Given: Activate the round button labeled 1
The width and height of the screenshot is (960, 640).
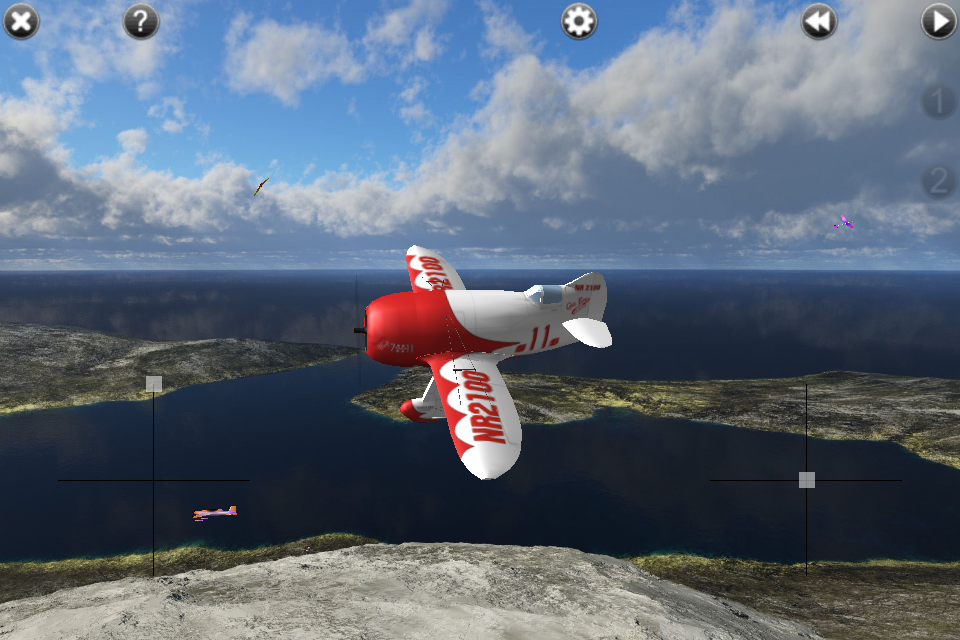Looking at the screenshot, I should [938, 101].
